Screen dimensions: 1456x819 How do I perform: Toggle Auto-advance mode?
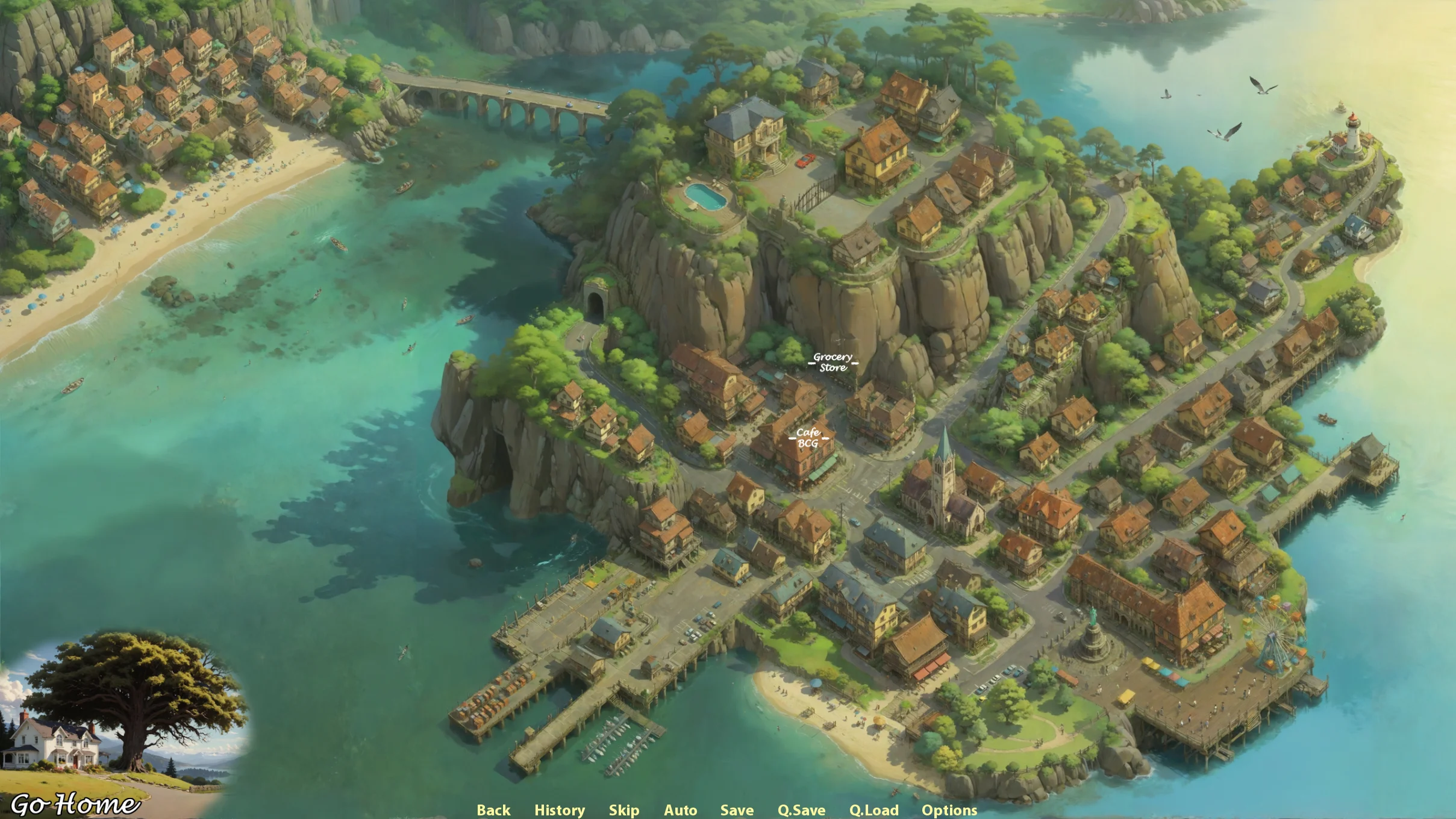pyautogui.click(x=681, y=810)
